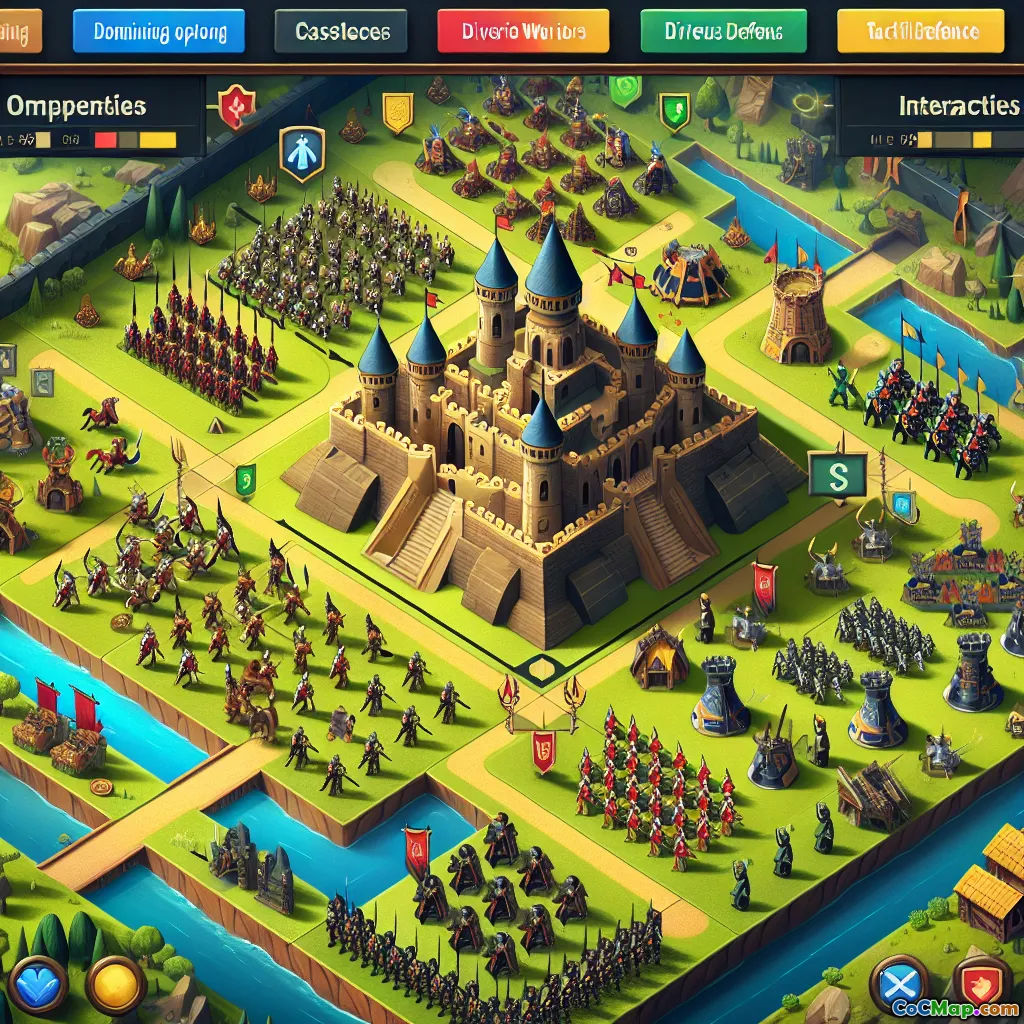
Task: Open the gold coin button
Action: (116, 984)
